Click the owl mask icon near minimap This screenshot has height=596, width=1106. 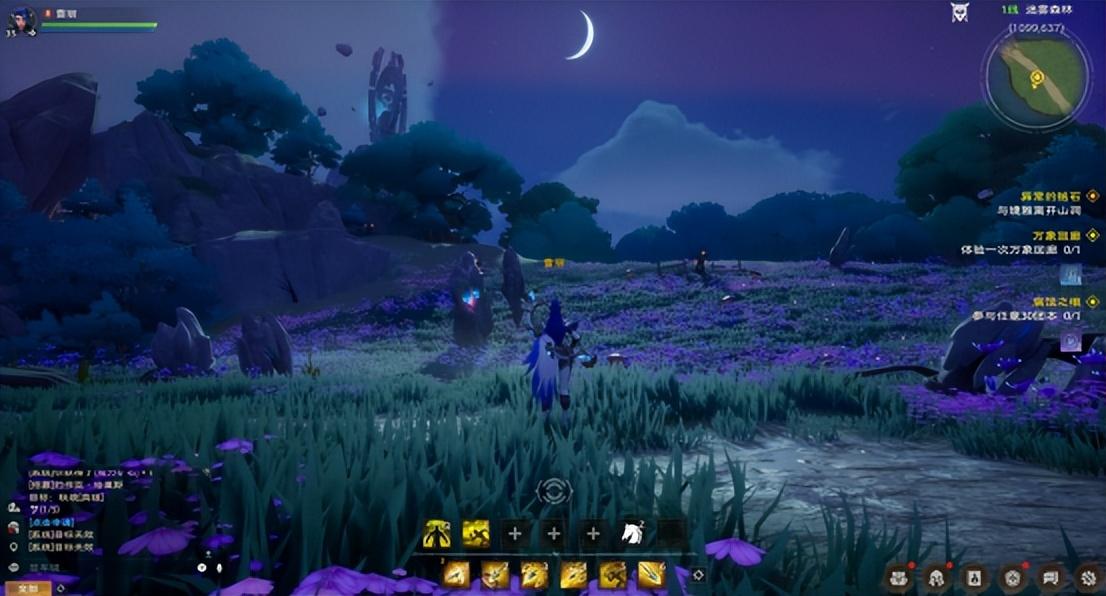click(958, 12)
